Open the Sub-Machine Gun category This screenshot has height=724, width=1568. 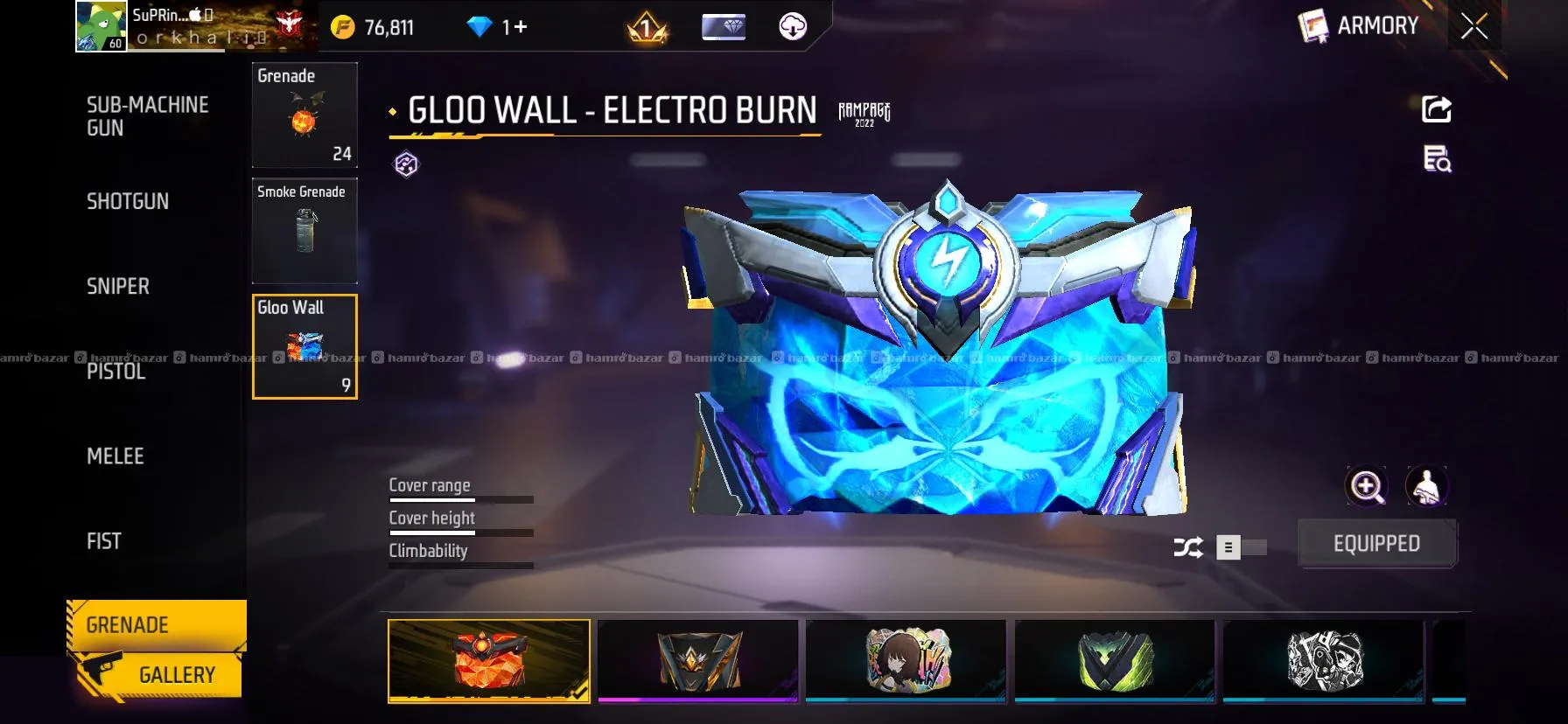tap(147, 116)
